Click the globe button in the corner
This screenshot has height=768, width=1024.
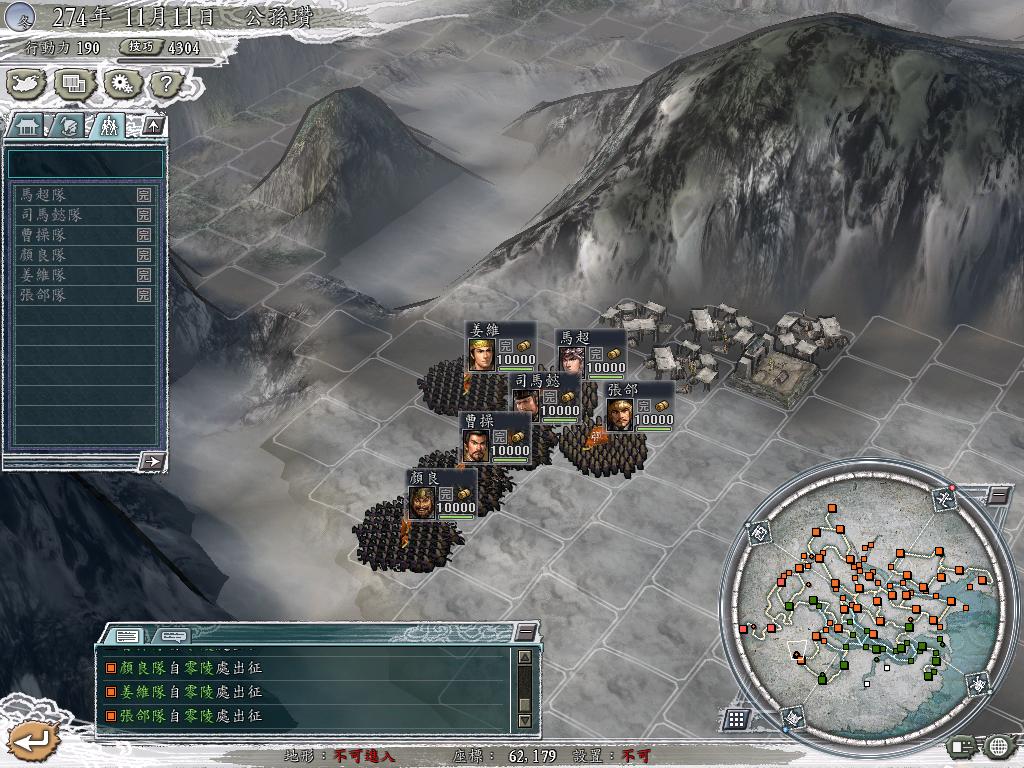point(999,745)
